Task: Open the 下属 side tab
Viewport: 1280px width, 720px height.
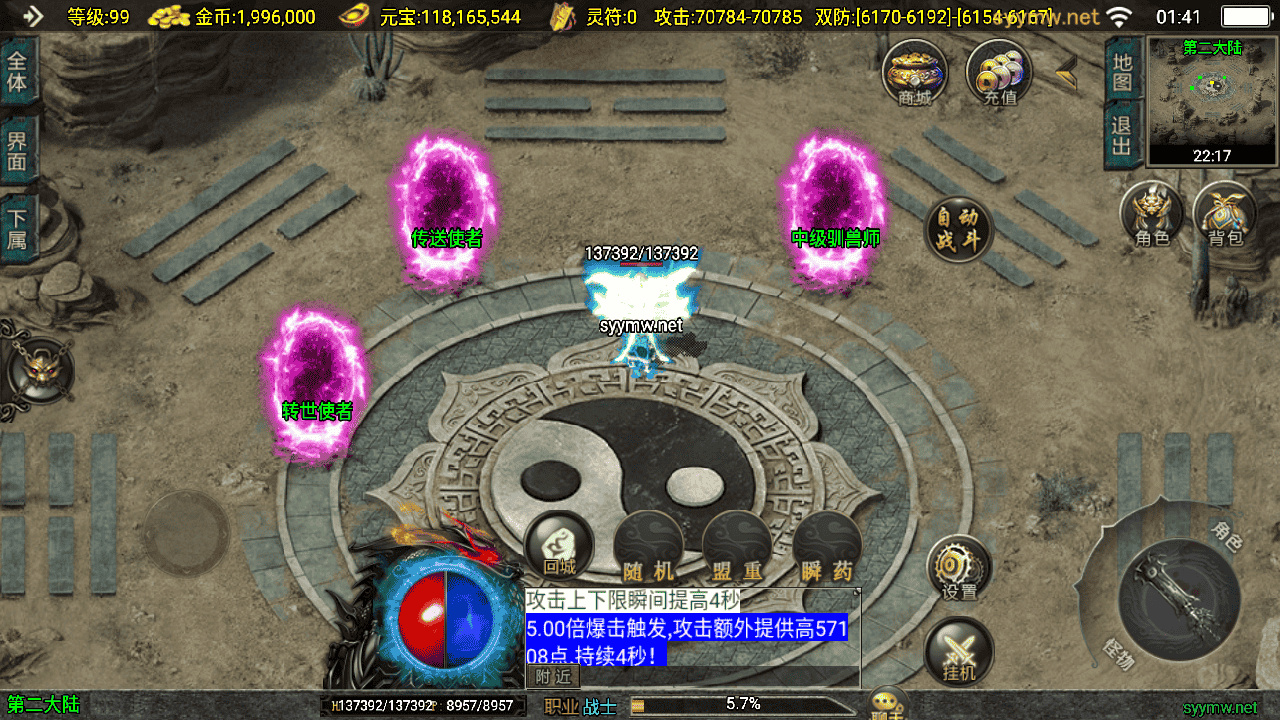Action: point(18,229)
